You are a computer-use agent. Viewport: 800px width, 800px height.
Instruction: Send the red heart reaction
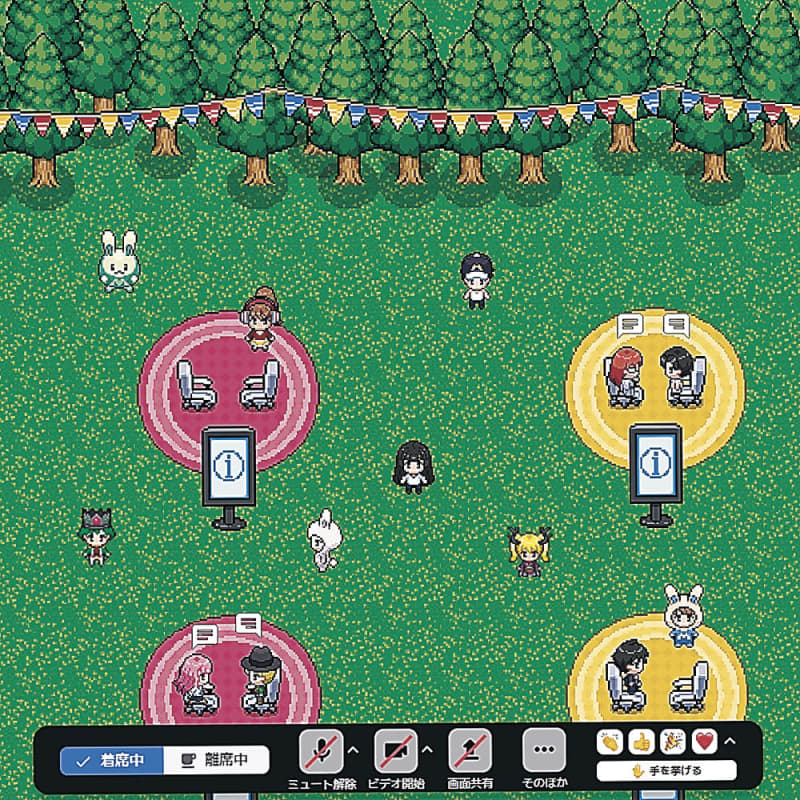[704, 742]
